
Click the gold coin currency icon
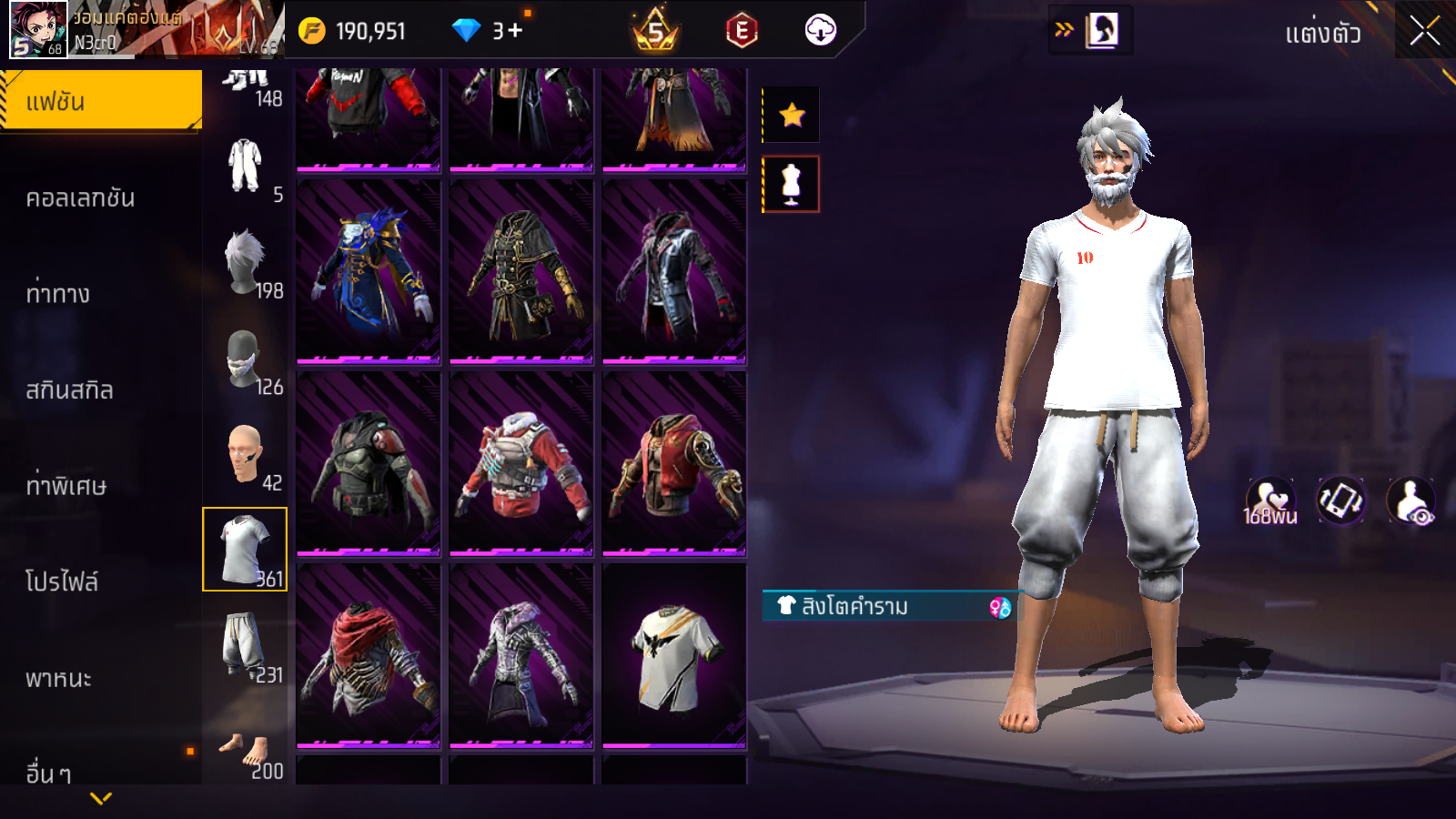pyautogui.click(x=312, y=31)
